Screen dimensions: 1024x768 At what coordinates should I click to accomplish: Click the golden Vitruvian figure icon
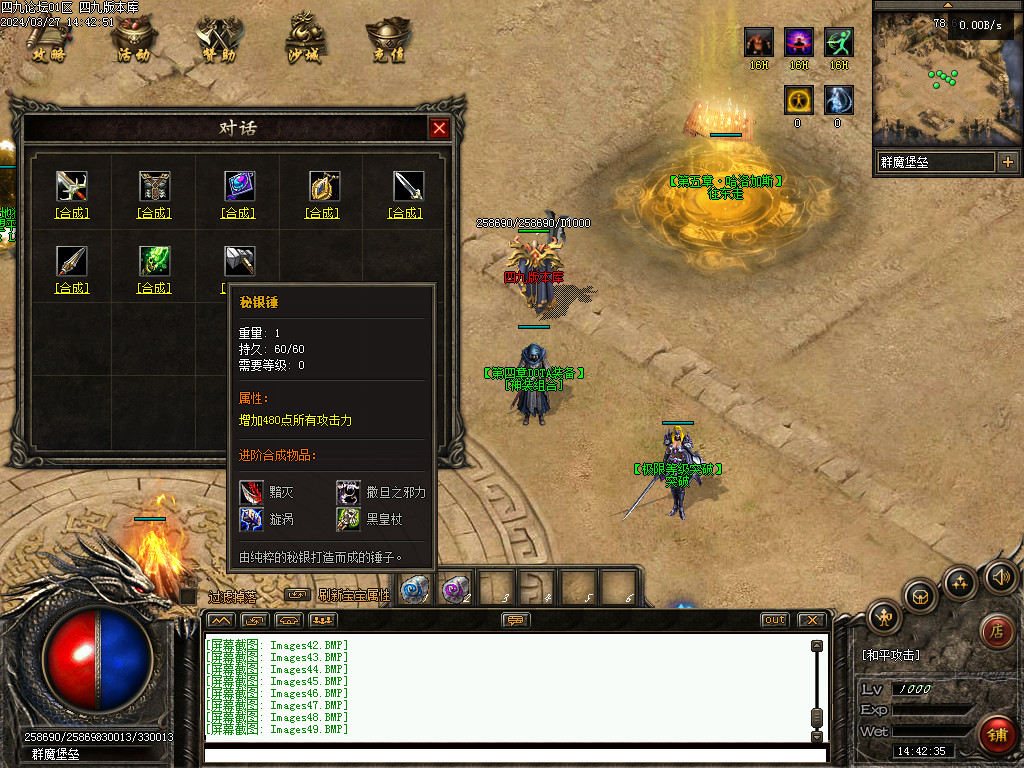tap(797, 100)
